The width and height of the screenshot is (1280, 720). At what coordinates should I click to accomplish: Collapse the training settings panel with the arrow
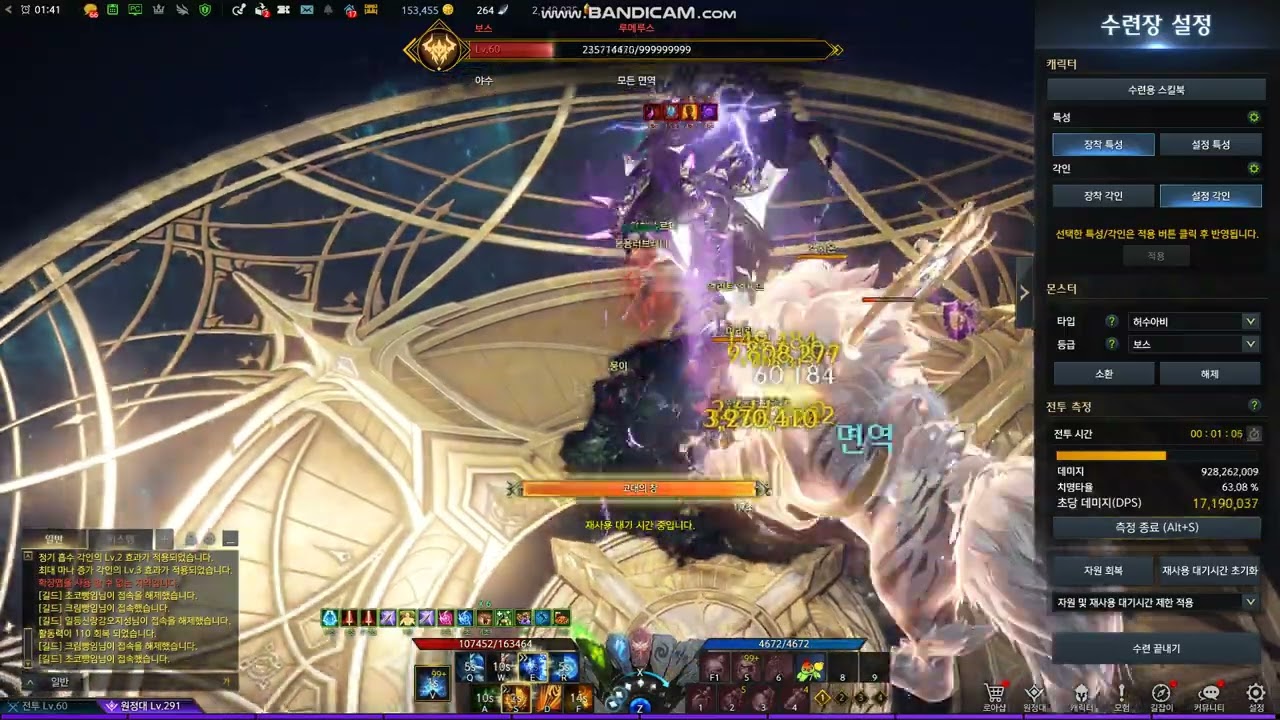[1024, 292]
